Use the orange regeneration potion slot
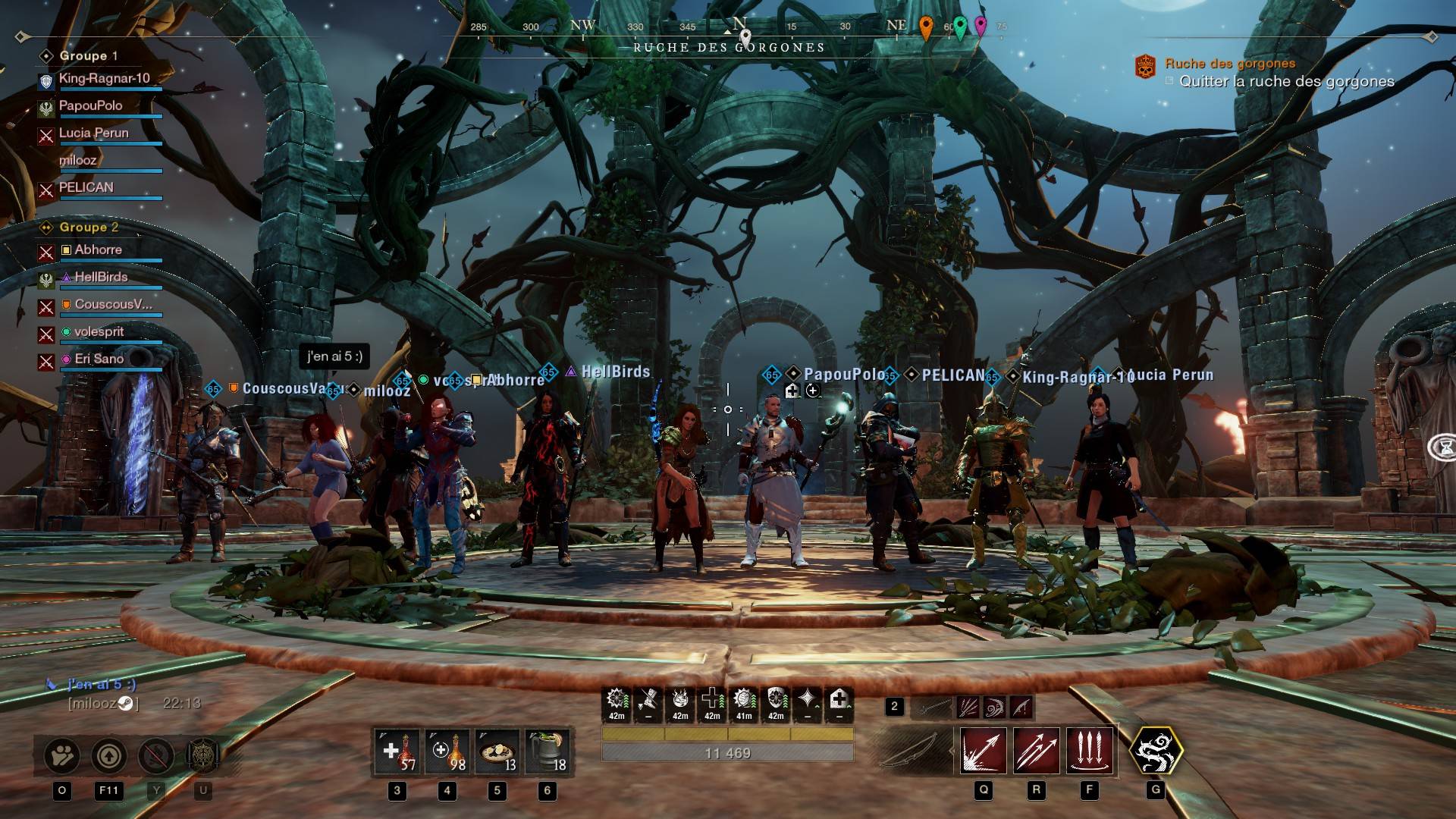Screen dimensions: 1456x819 pyautogui.click(x=447, y=752)
